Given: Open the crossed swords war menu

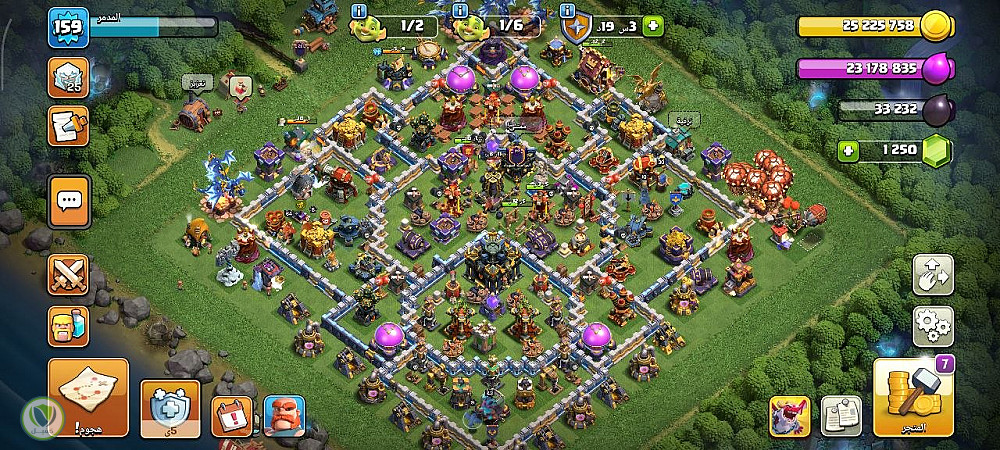Looking at the screenshot, I should pos(69,275).
